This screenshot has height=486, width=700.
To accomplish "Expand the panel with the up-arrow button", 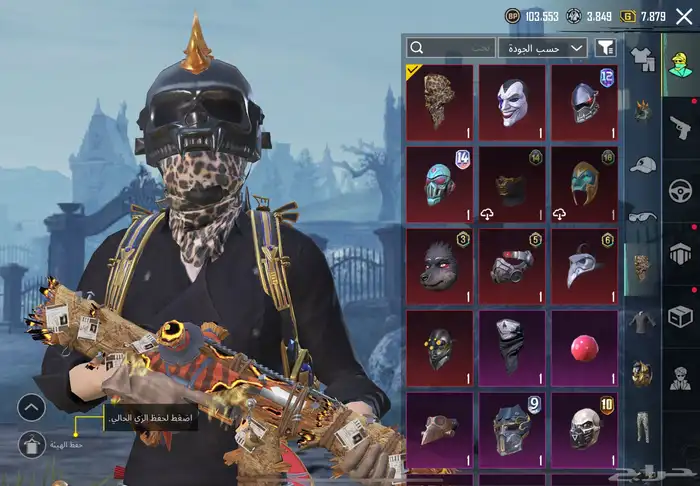I will point(31,407).
